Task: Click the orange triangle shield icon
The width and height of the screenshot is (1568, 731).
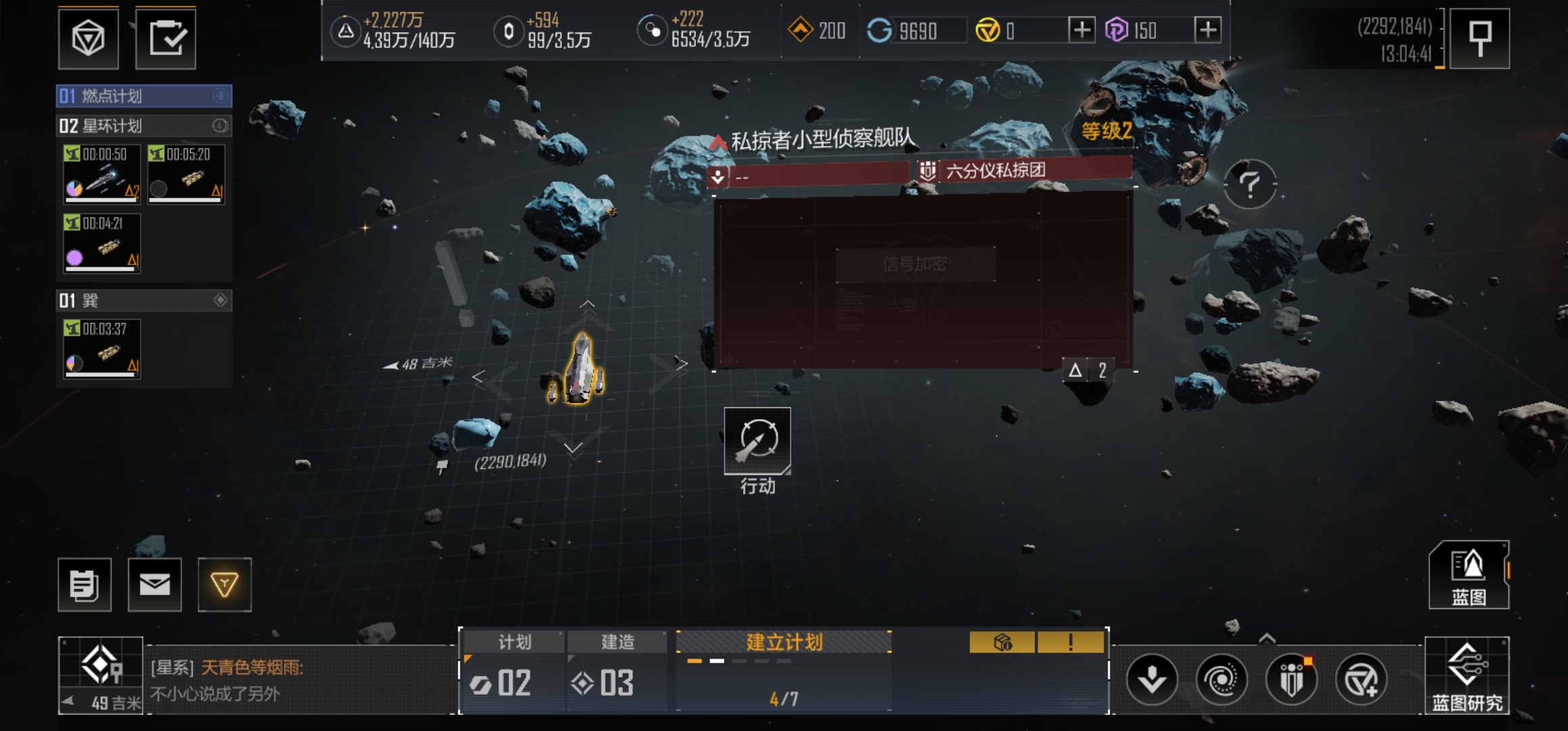Action: tap(225, 585)
